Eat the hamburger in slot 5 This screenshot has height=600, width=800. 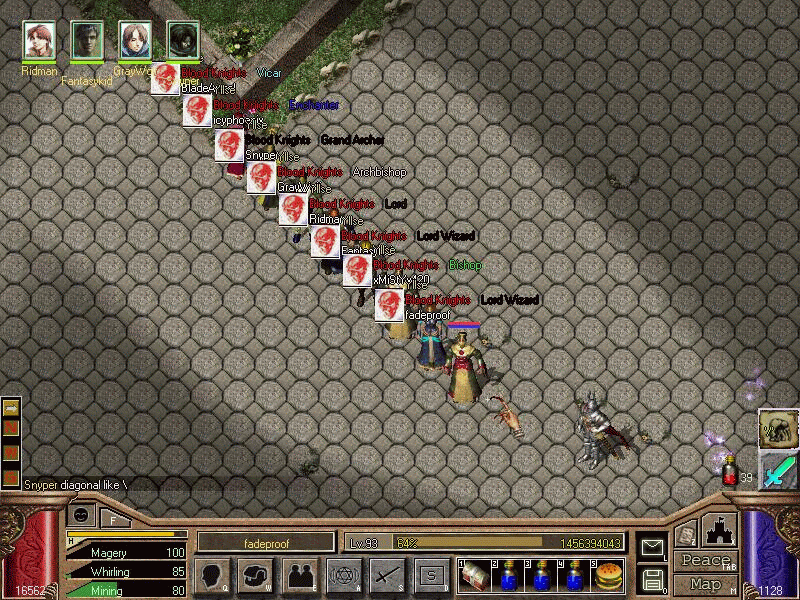click(609, 574)
